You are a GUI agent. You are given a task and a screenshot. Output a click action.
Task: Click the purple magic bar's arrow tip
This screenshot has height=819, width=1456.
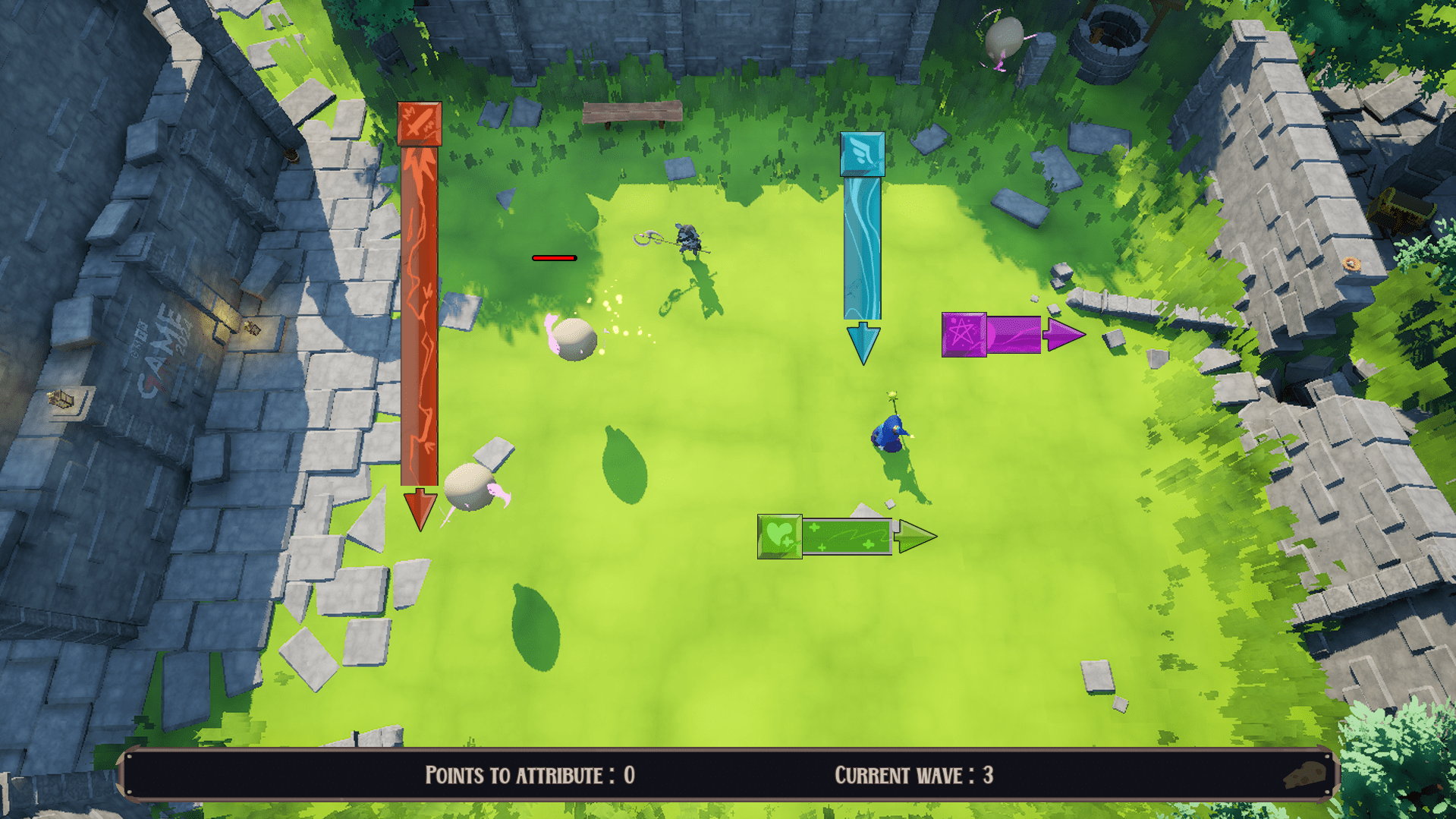click(1064, 334)
